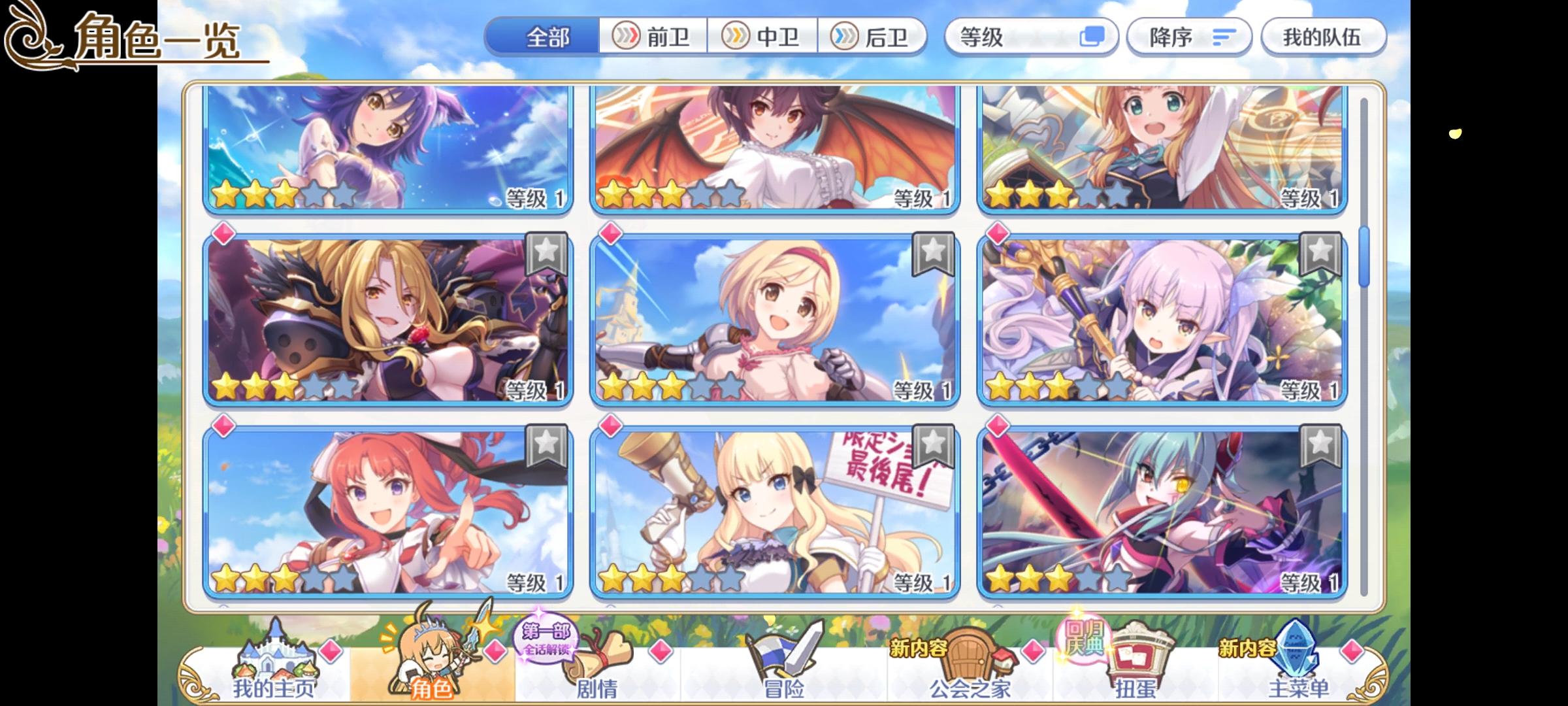Switch sort order via the 降序 control
The width and height of the screenshot is (1568, 706).
coord(1189,37)
